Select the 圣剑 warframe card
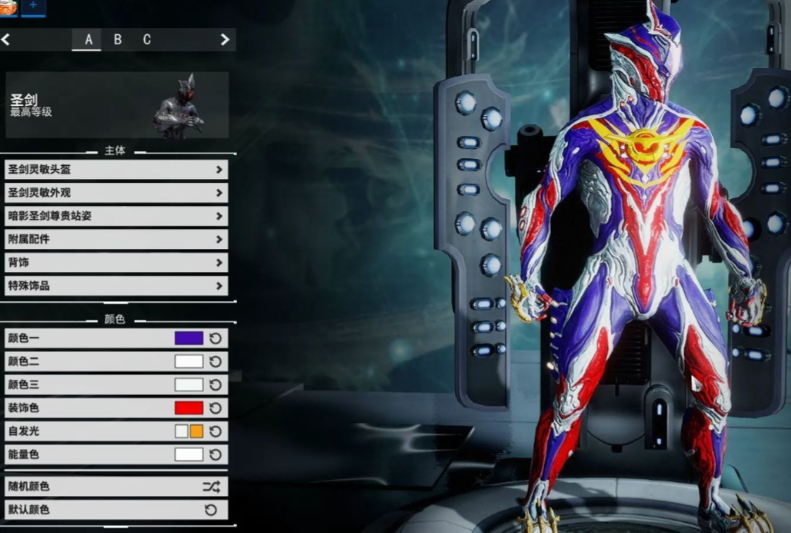Viewport: 791px width, 533px height. (x=116, y=104)
